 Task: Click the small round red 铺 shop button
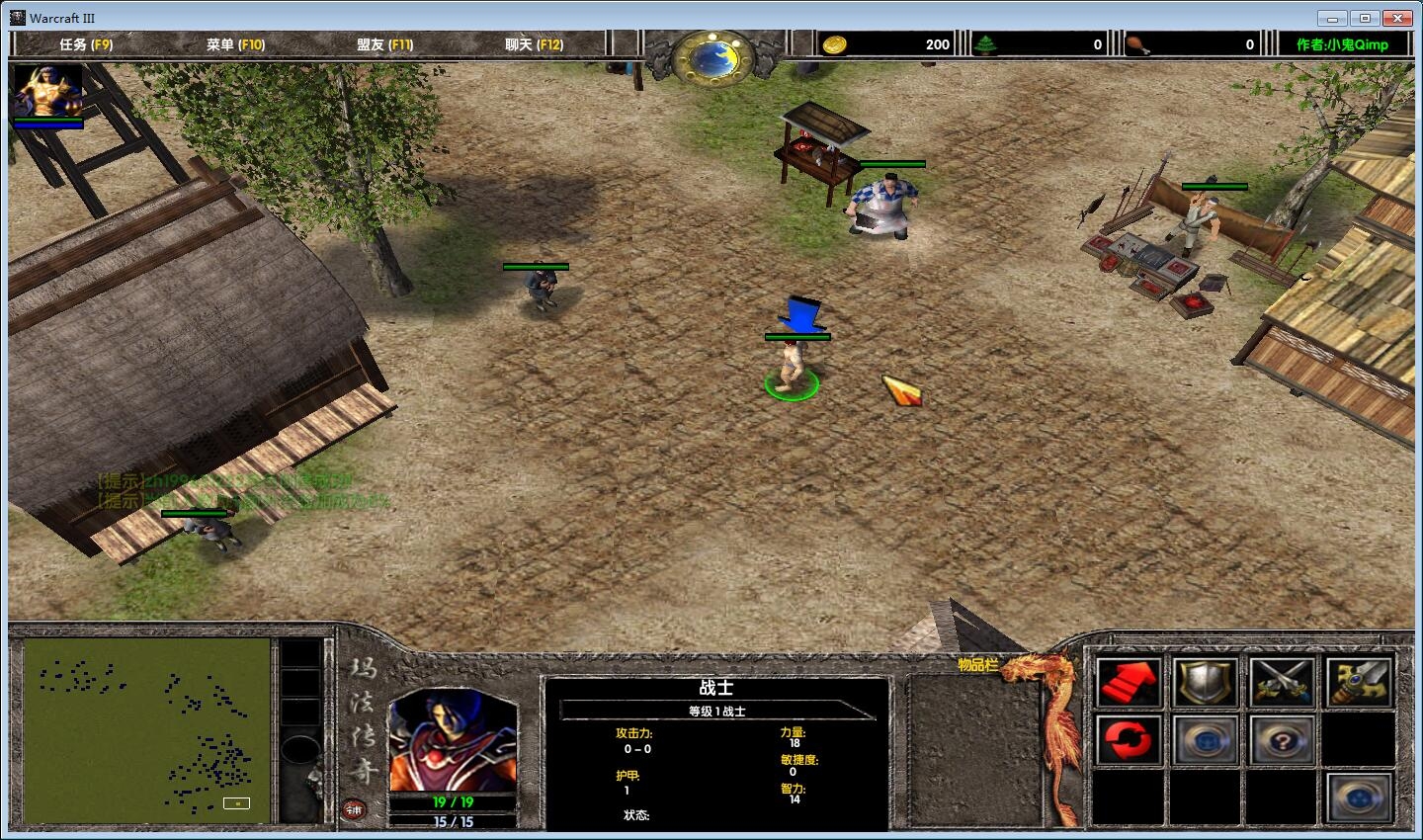point(354,810)
